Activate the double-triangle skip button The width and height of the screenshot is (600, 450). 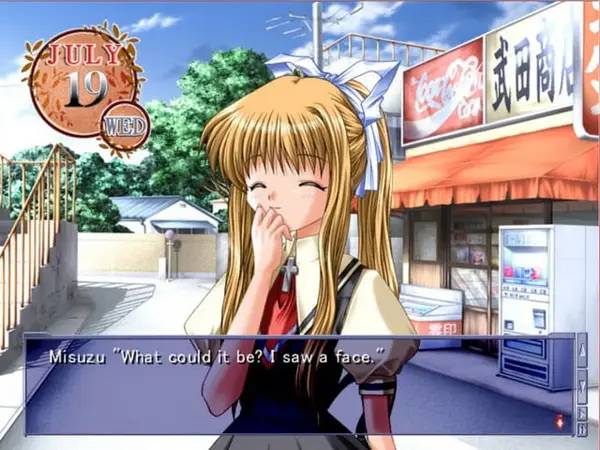[582, 429]
